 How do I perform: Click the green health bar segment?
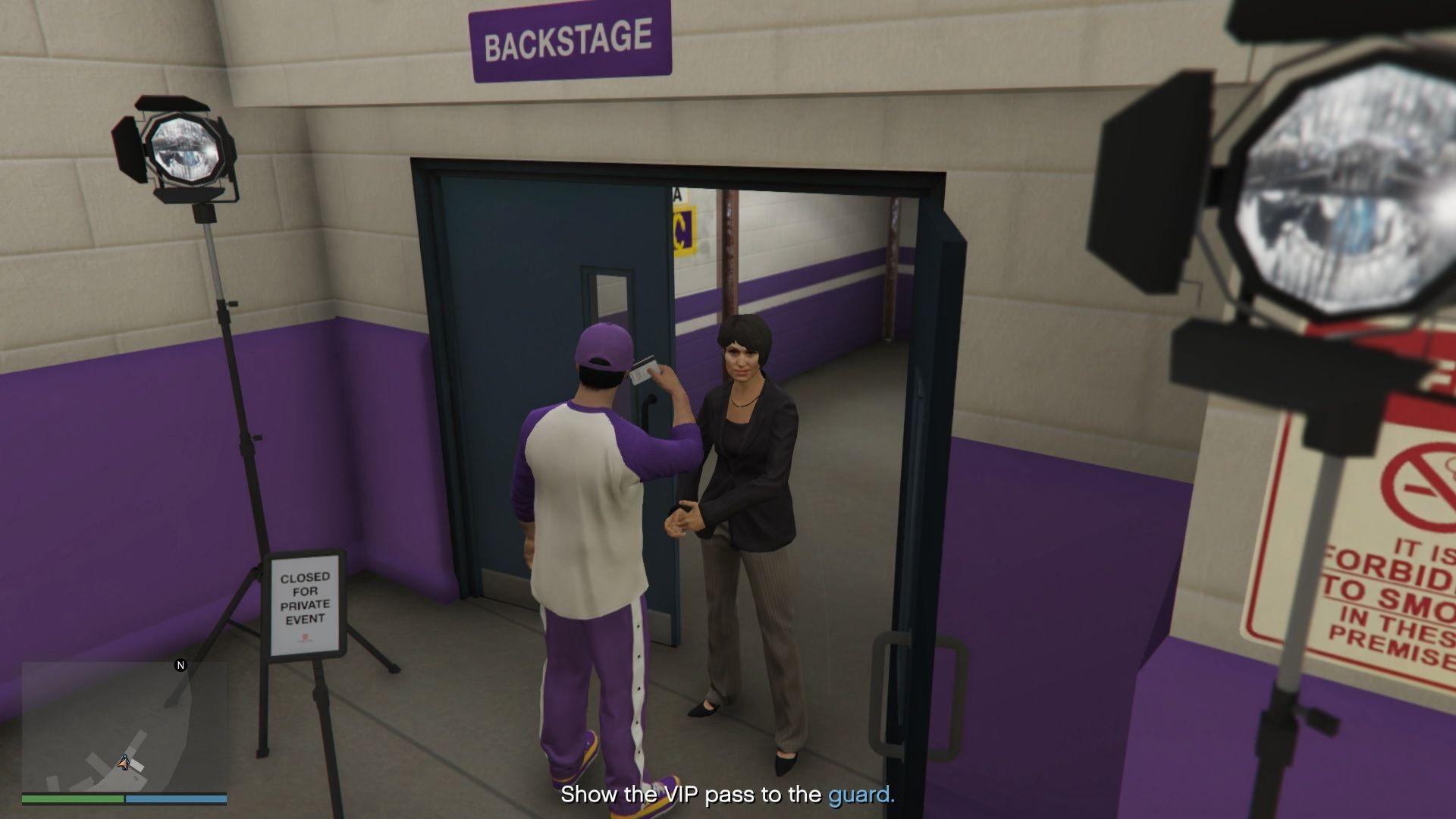point(72,799)
